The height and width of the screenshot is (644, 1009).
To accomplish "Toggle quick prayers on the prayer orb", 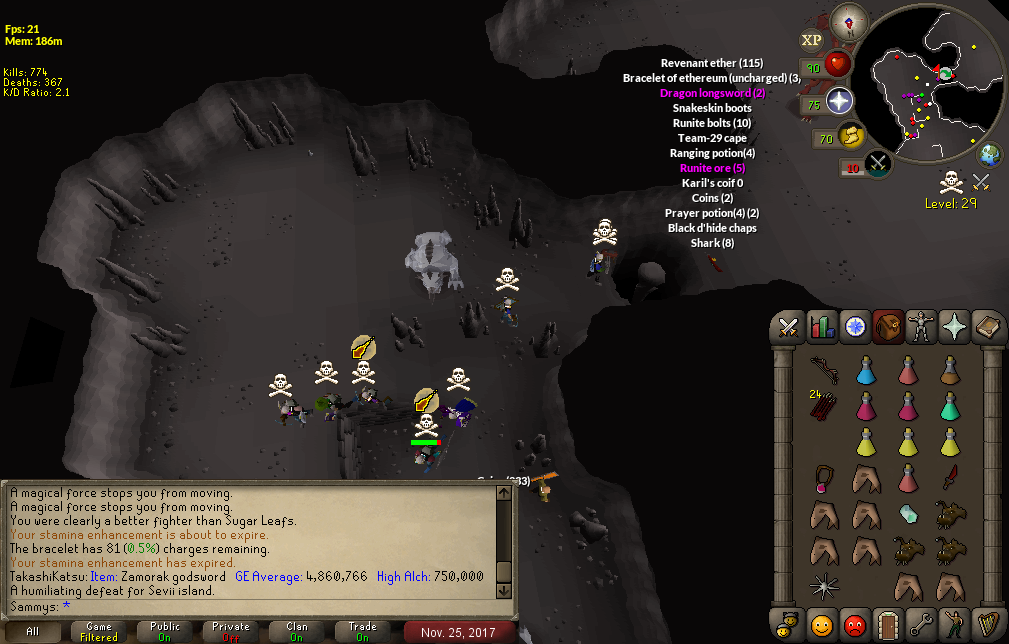I will (838, 101).
